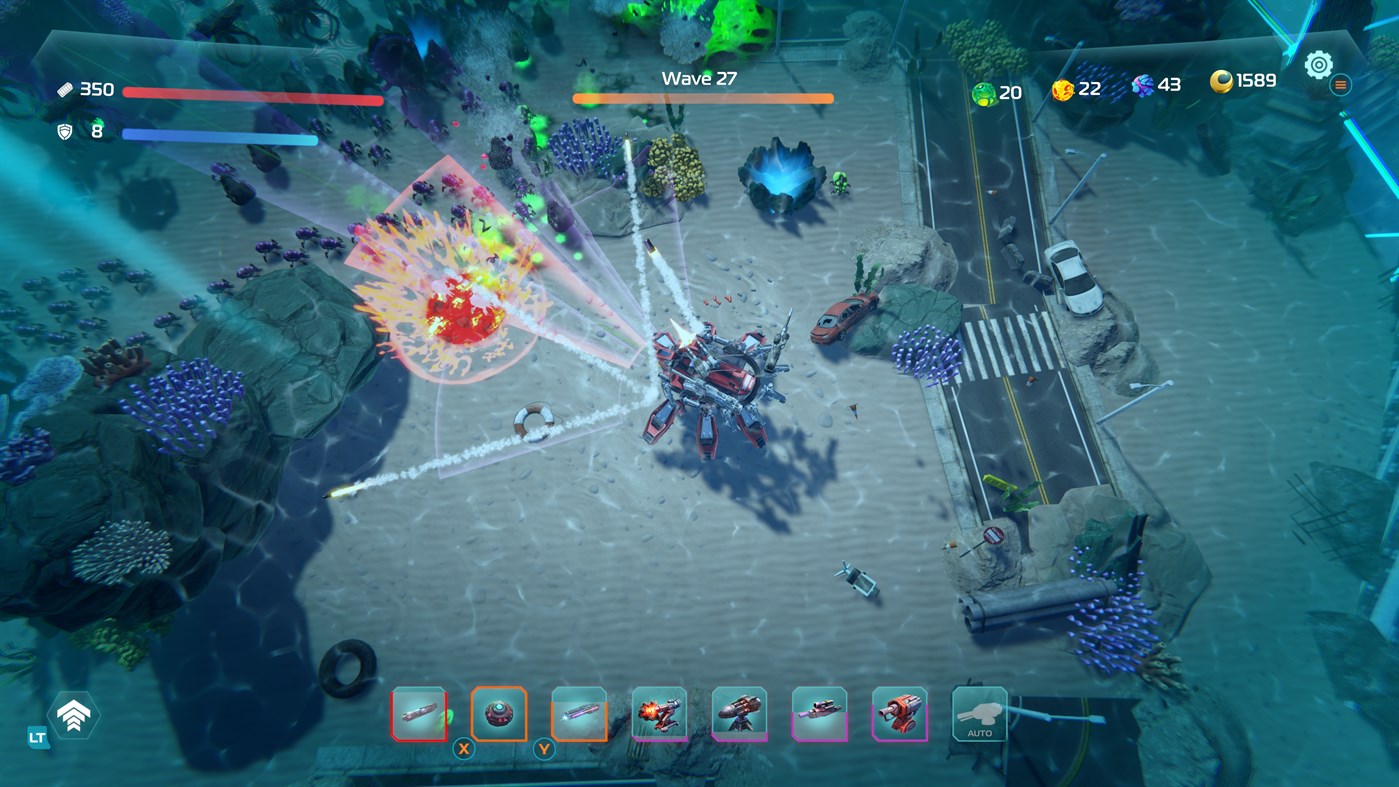Open the settings gear menu

[1317, 64]
